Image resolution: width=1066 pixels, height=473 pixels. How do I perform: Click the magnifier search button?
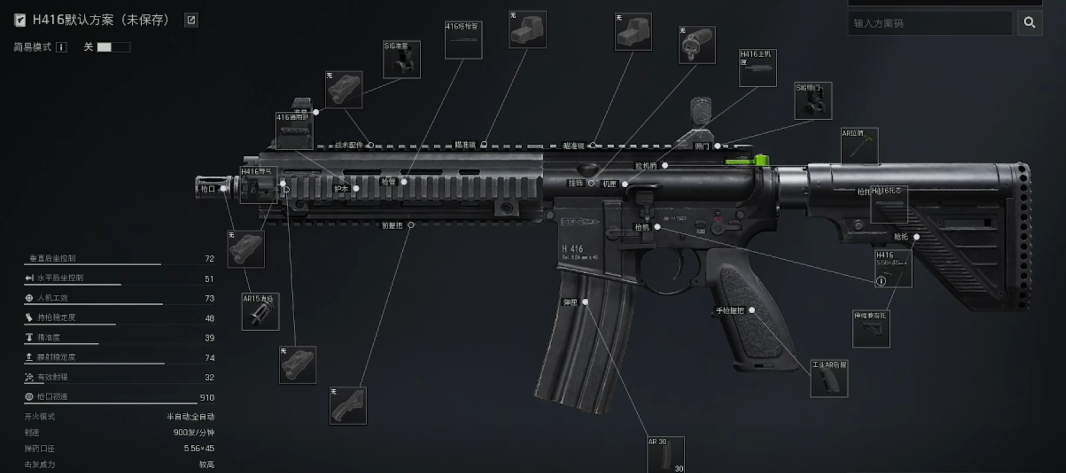click(x=1030, y=23)
